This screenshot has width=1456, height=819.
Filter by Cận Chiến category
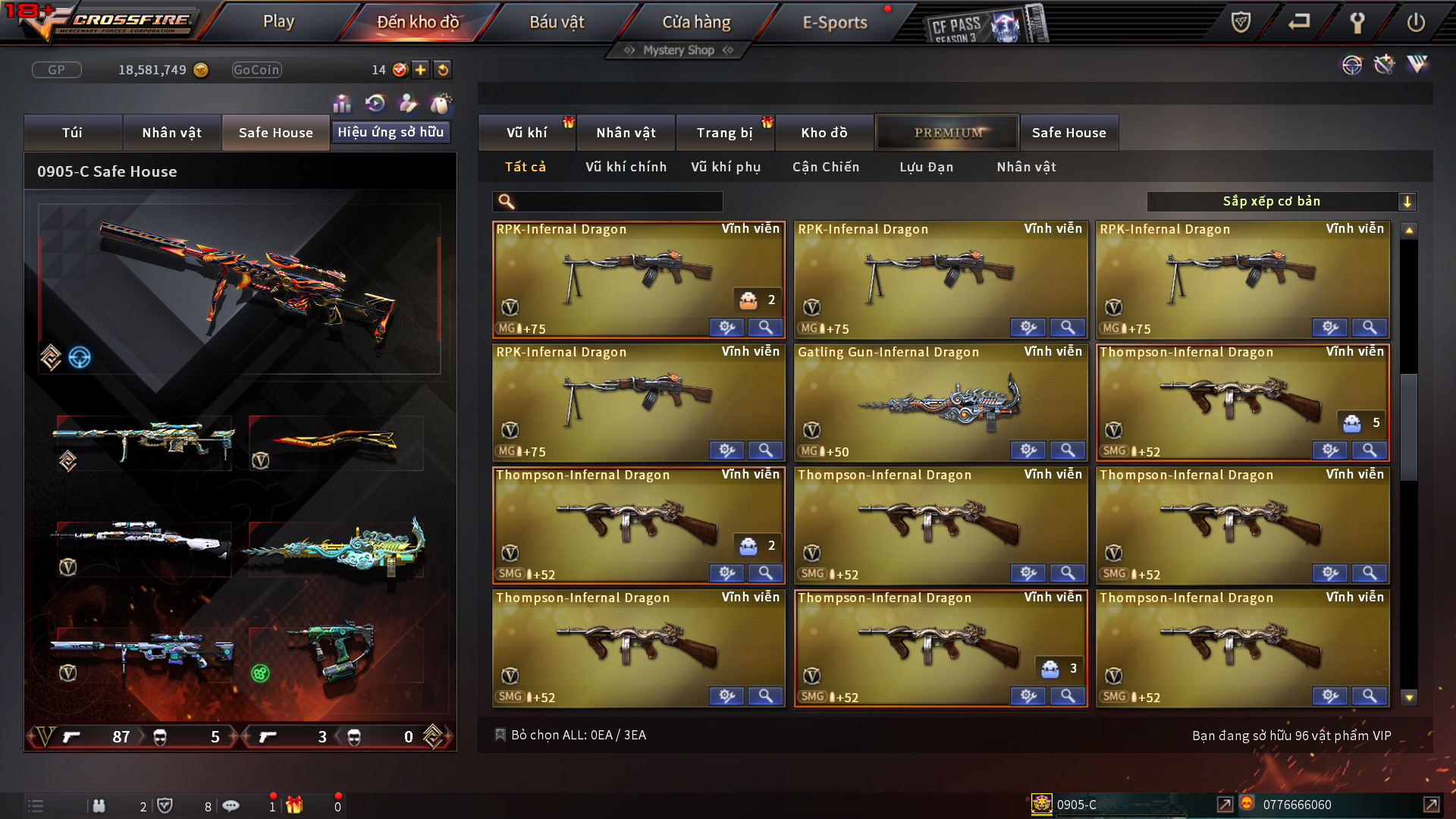pyautogui.click(x=826, y=167)
